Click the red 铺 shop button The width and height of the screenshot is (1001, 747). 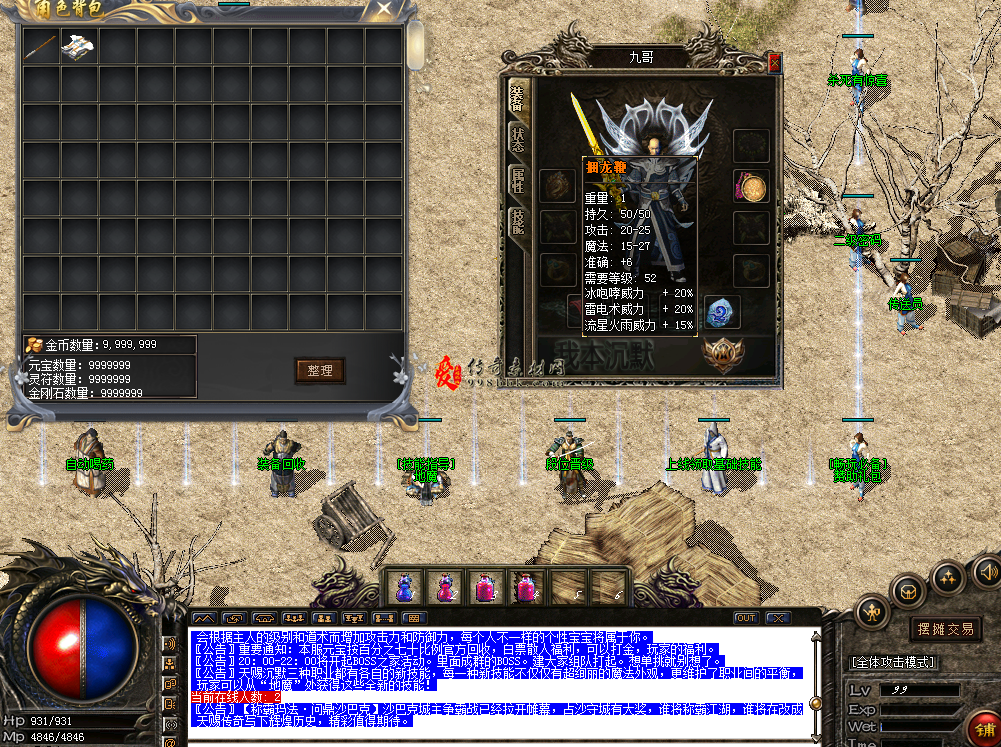click(983, 727)
